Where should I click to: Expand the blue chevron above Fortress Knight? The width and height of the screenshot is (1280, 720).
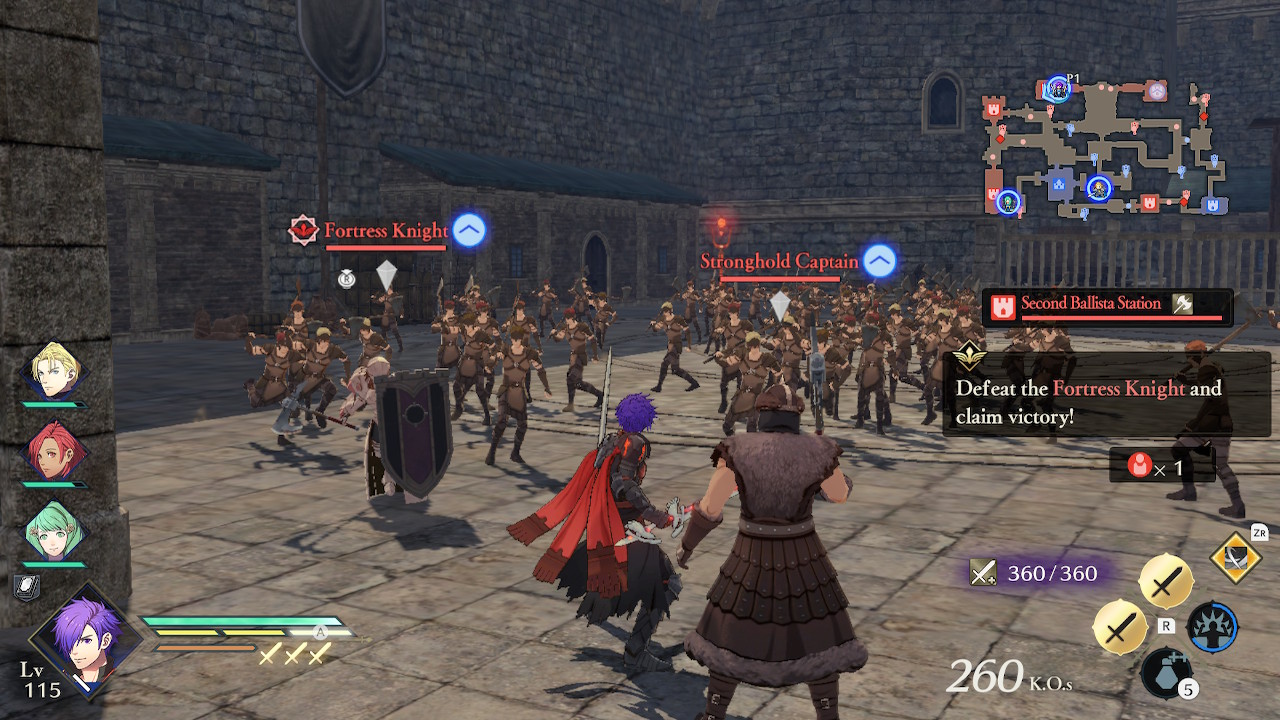click(x=467, y=229)
